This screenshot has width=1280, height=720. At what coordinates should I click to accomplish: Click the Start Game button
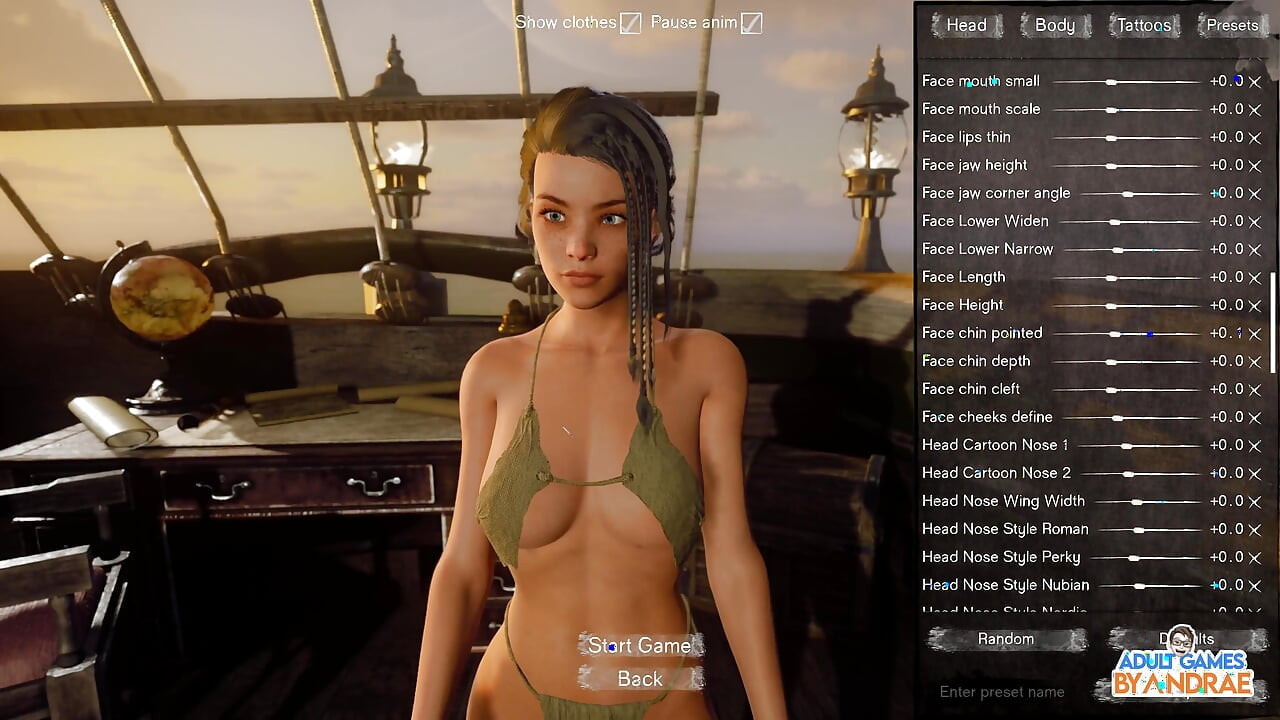tap(640, 646)
